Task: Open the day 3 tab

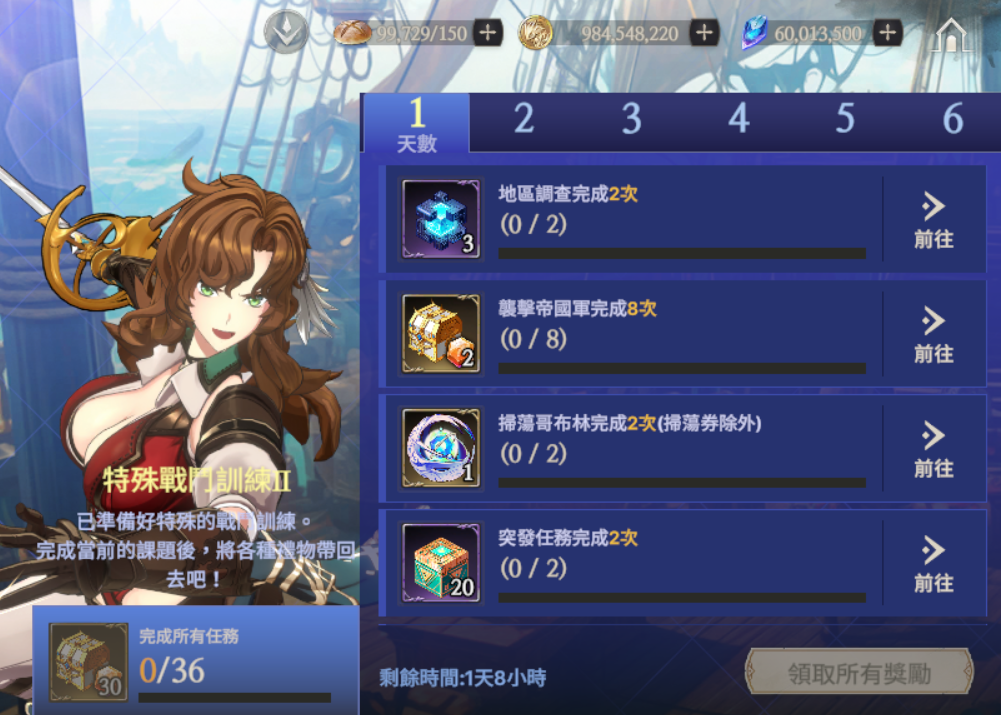Action: click(631, 121)
